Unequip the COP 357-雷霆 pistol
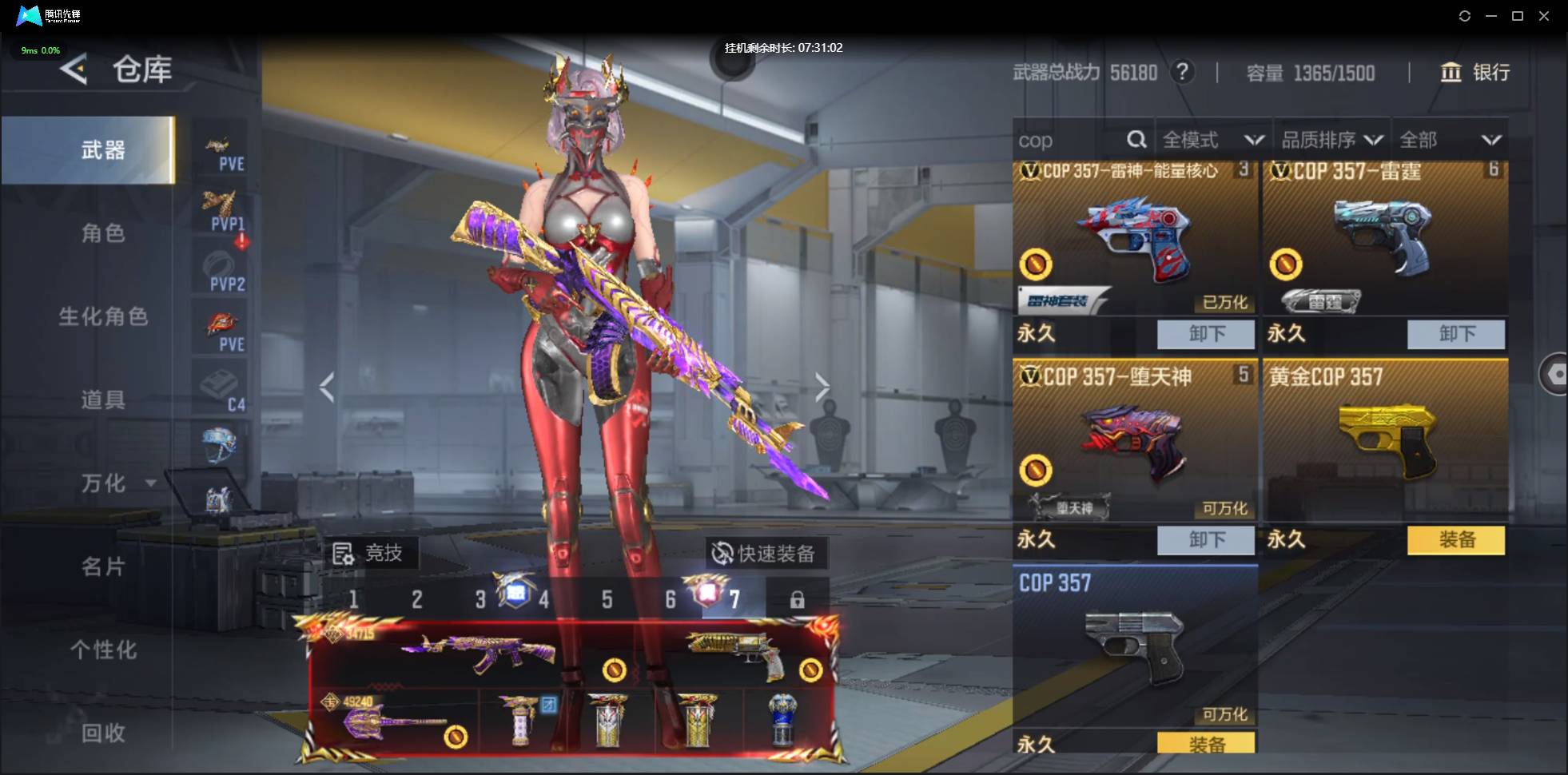1568x775 pixels. click(x=1455, y=334)
